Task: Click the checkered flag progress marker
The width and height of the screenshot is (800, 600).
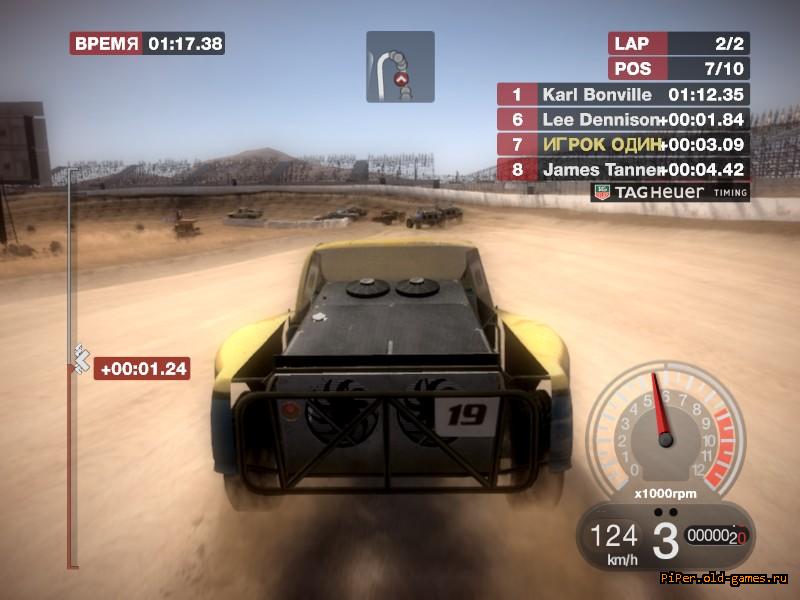Action: [80, 355]
